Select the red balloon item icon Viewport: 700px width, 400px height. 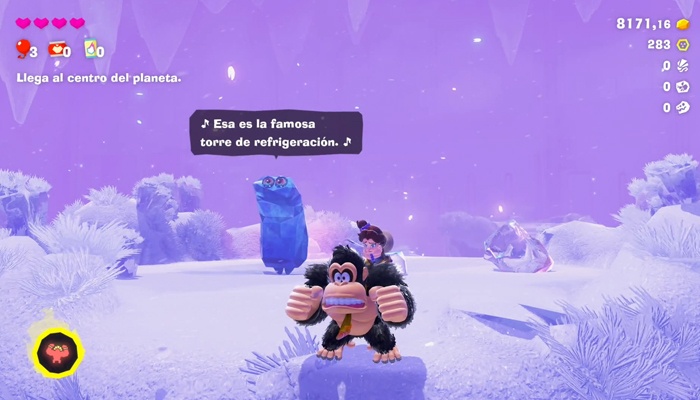click(x=21, y=47)
